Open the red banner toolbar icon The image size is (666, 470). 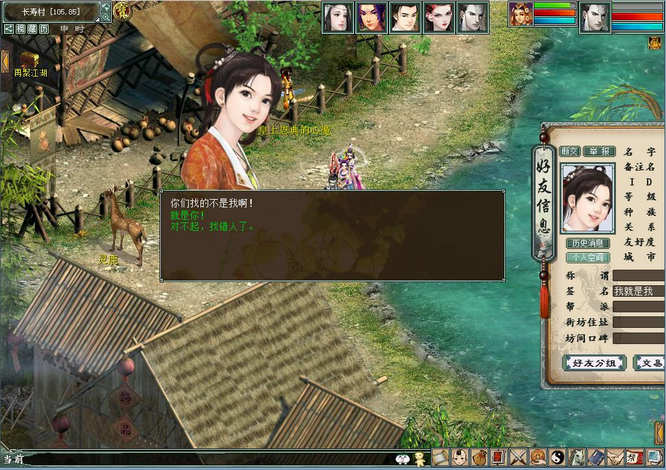(x=498, y=458)
